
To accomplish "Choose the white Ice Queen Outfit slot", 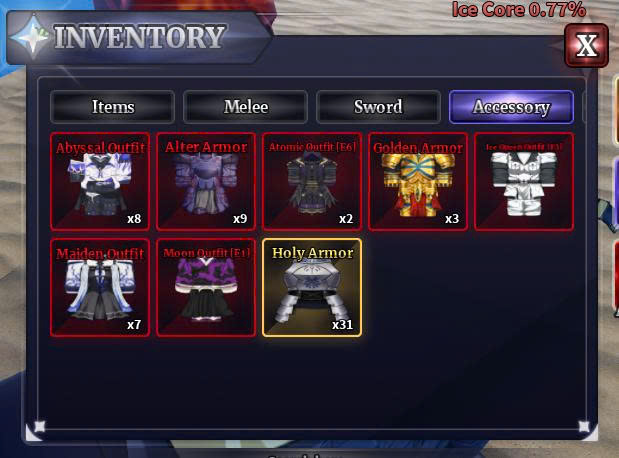I will (524, 182).
